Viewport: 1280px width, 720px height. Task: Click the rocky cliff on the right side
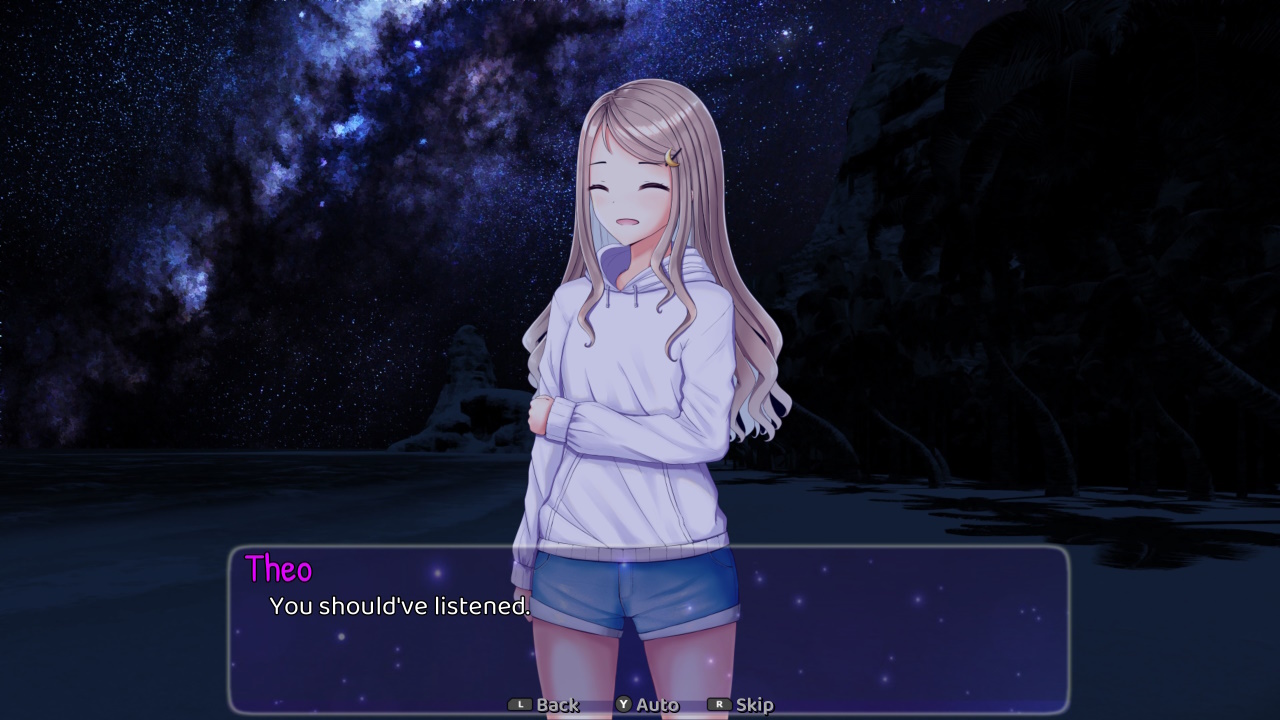click(1050, 250)
